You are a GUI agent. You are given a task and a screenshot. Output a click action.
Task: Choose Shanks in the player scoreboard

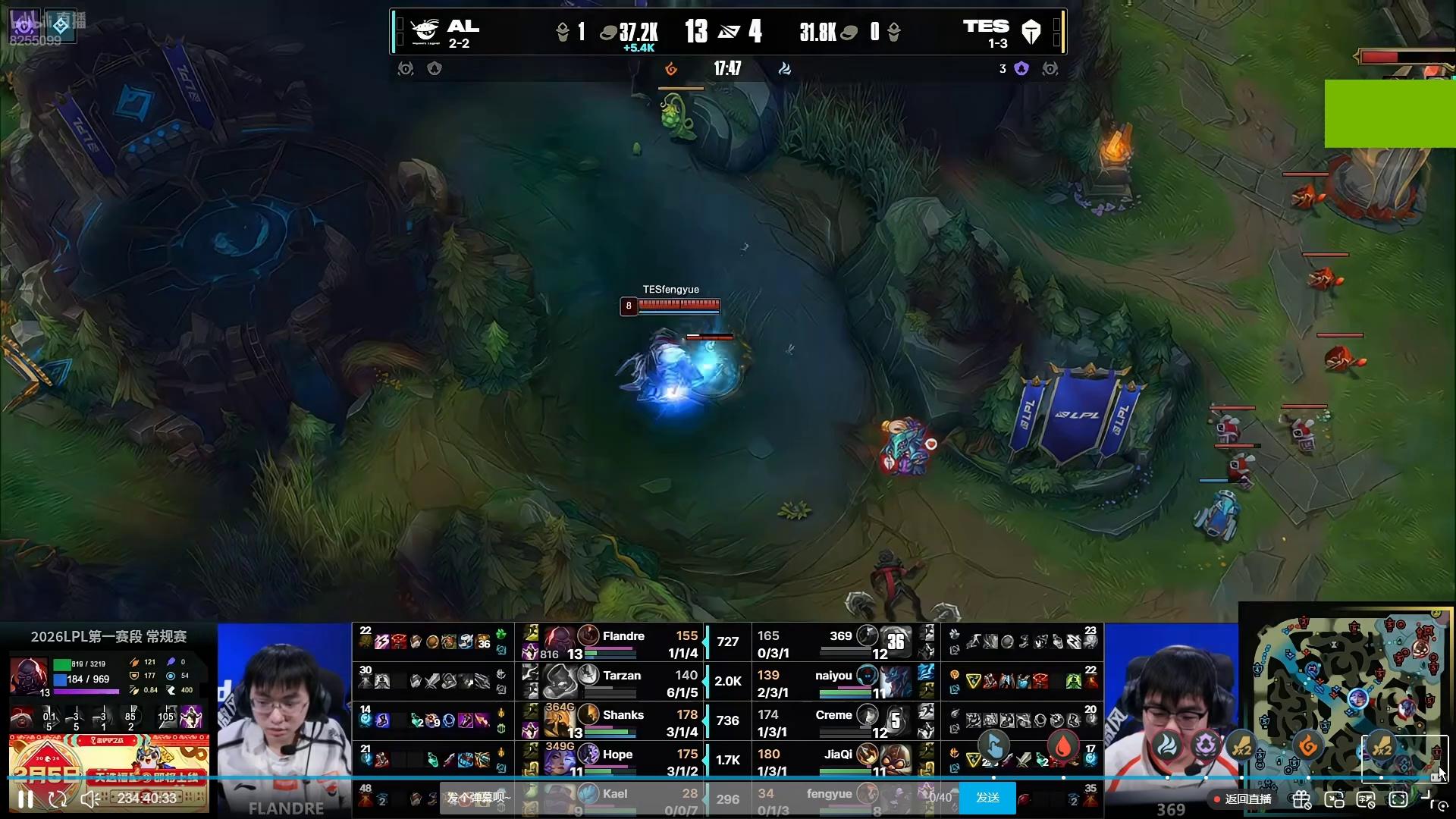[x=623, y=722]
